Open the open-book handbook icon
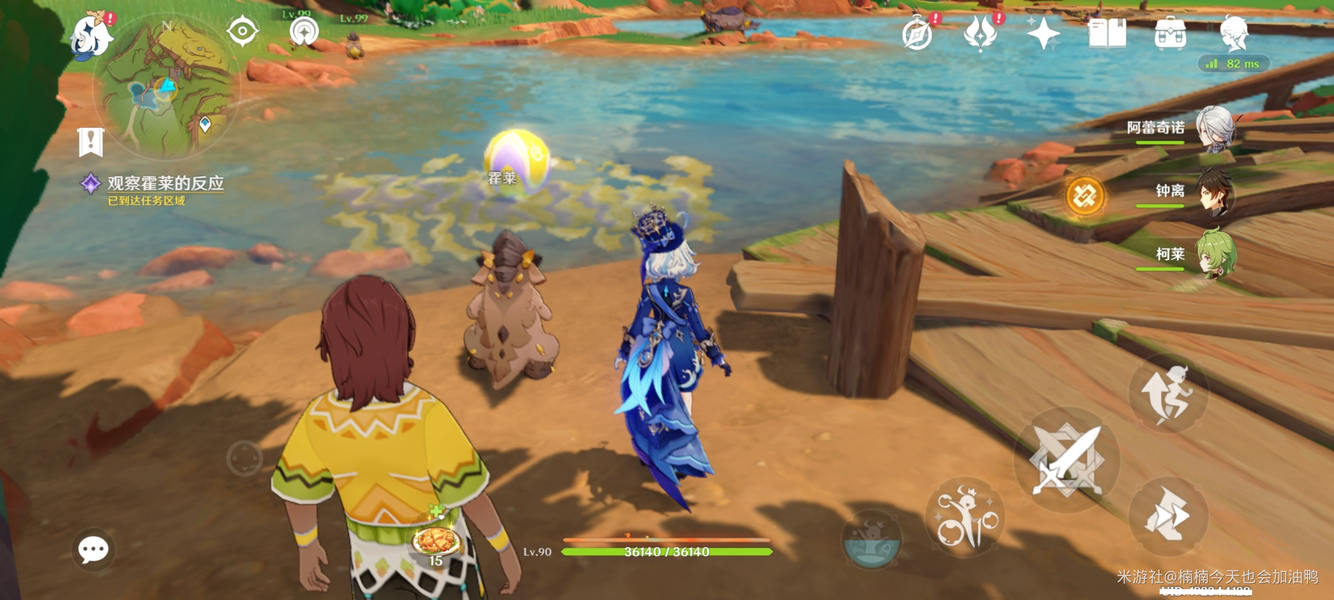This screenshot has width=1334, height=600. [x=1107, y=34]
